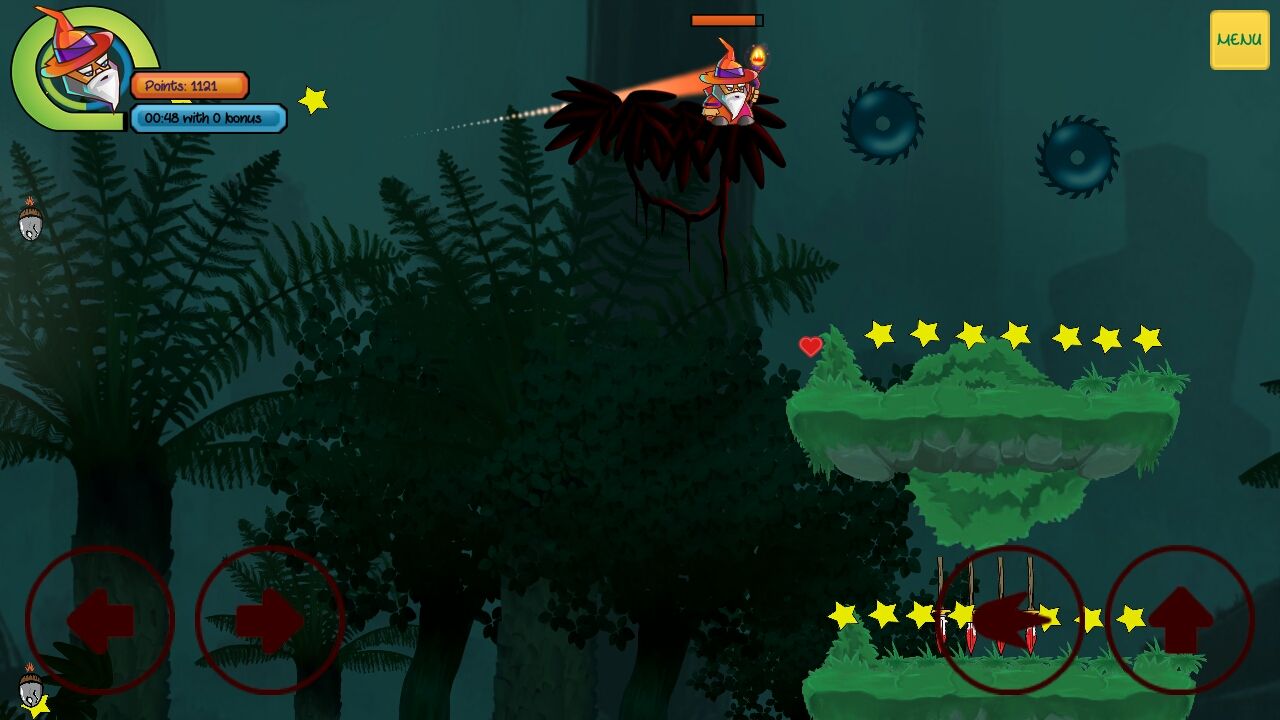Open the yellow MENU button
The width and height of the screenshot is (1280, 720).
pyautogui.click(x=1239, y=40)
